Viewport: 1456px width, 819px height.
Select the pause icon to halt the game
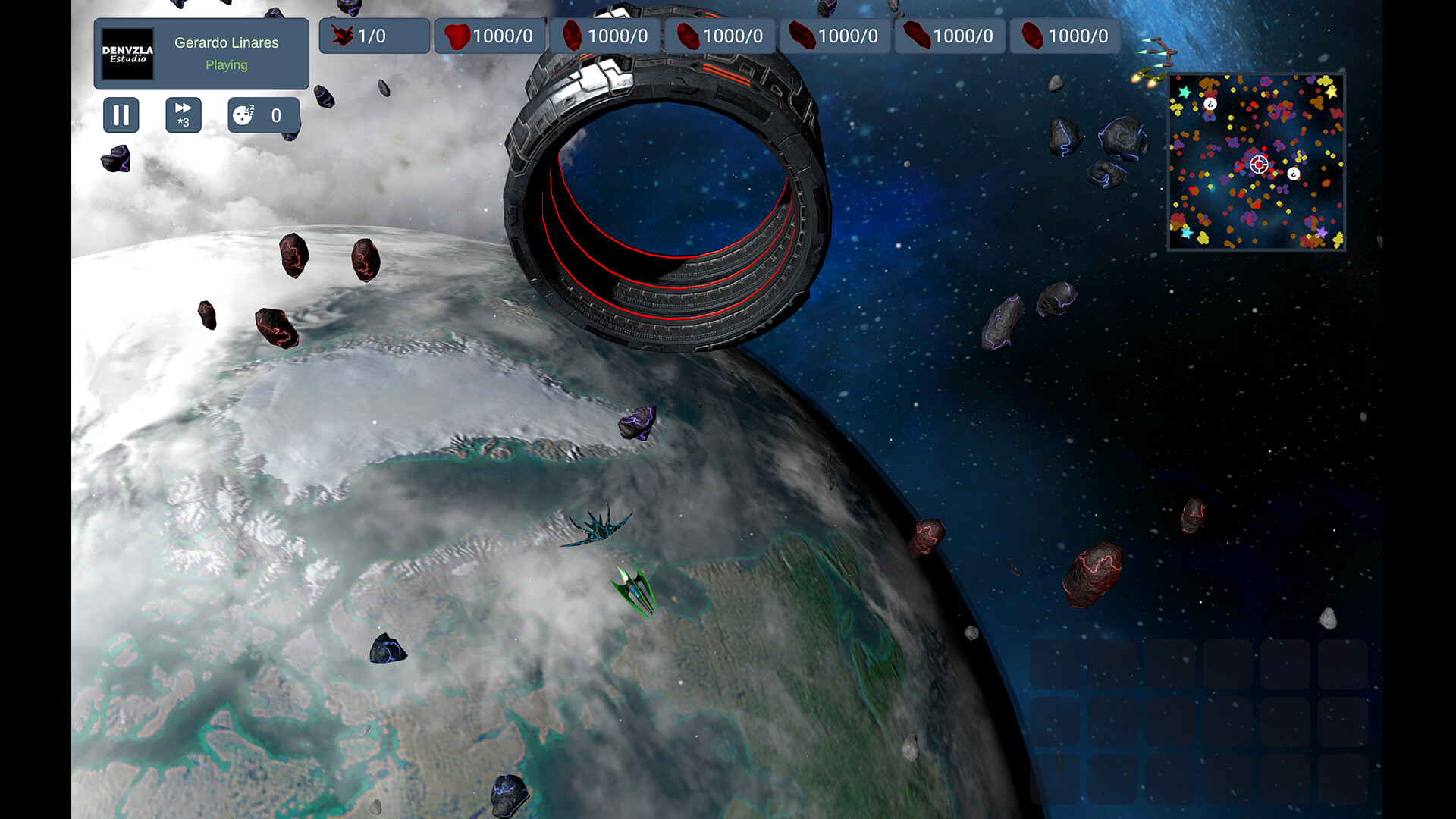(x=121, y=115)
